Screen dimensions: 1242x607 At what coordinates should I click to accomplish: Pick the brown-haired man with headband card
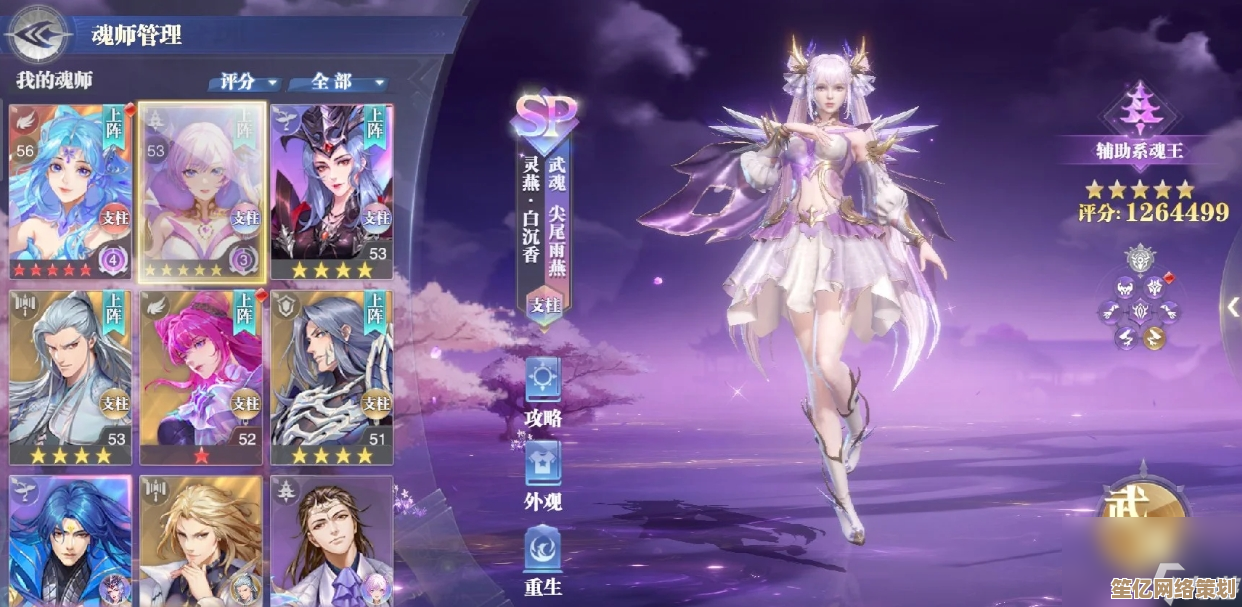coord(331,540)
